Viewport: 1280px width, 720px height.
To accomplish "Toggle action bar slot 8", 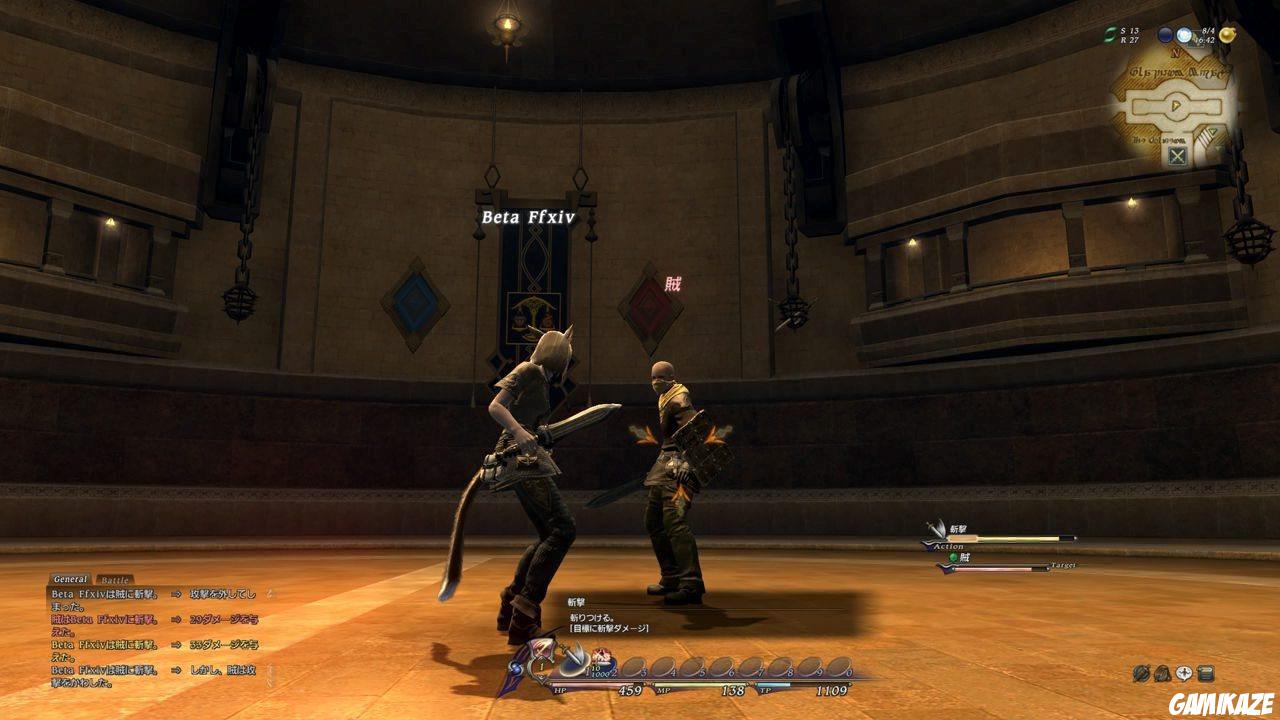I will [782, 665].
